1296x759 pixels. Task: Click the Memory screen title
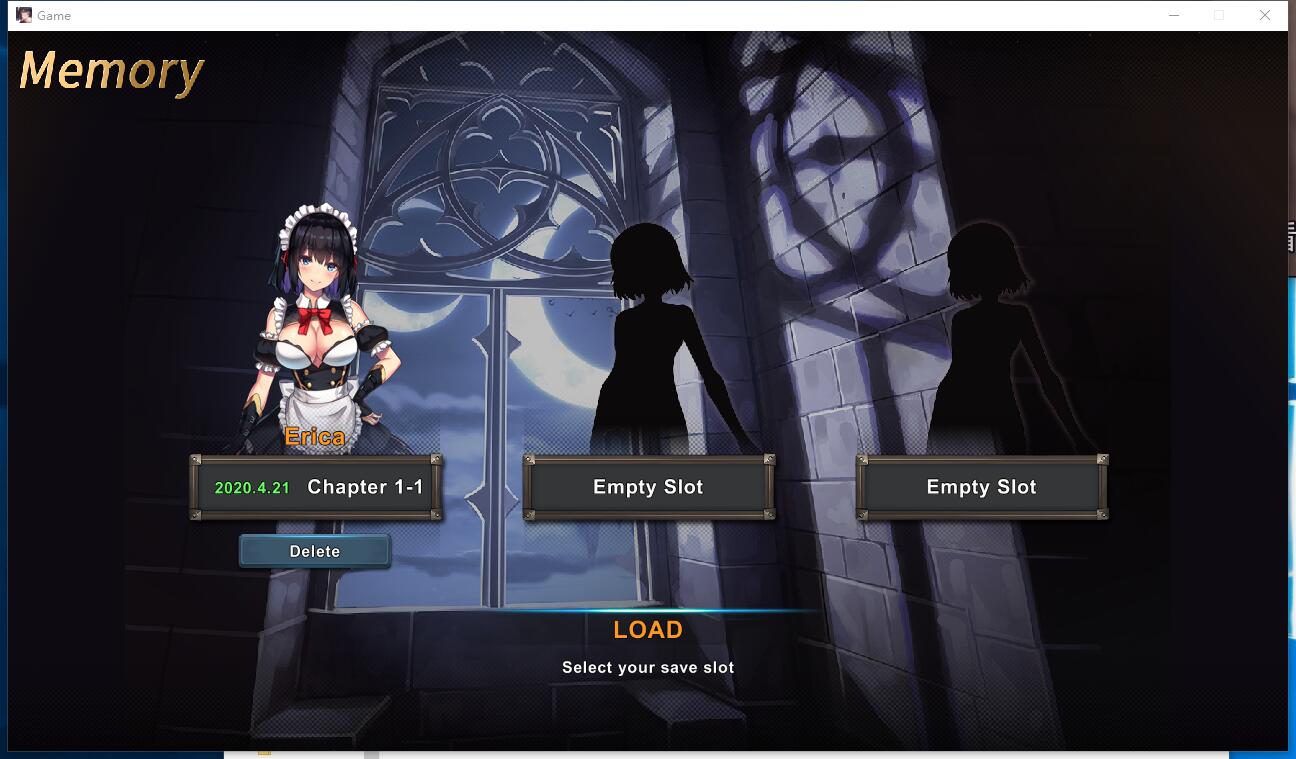[110, 72]
